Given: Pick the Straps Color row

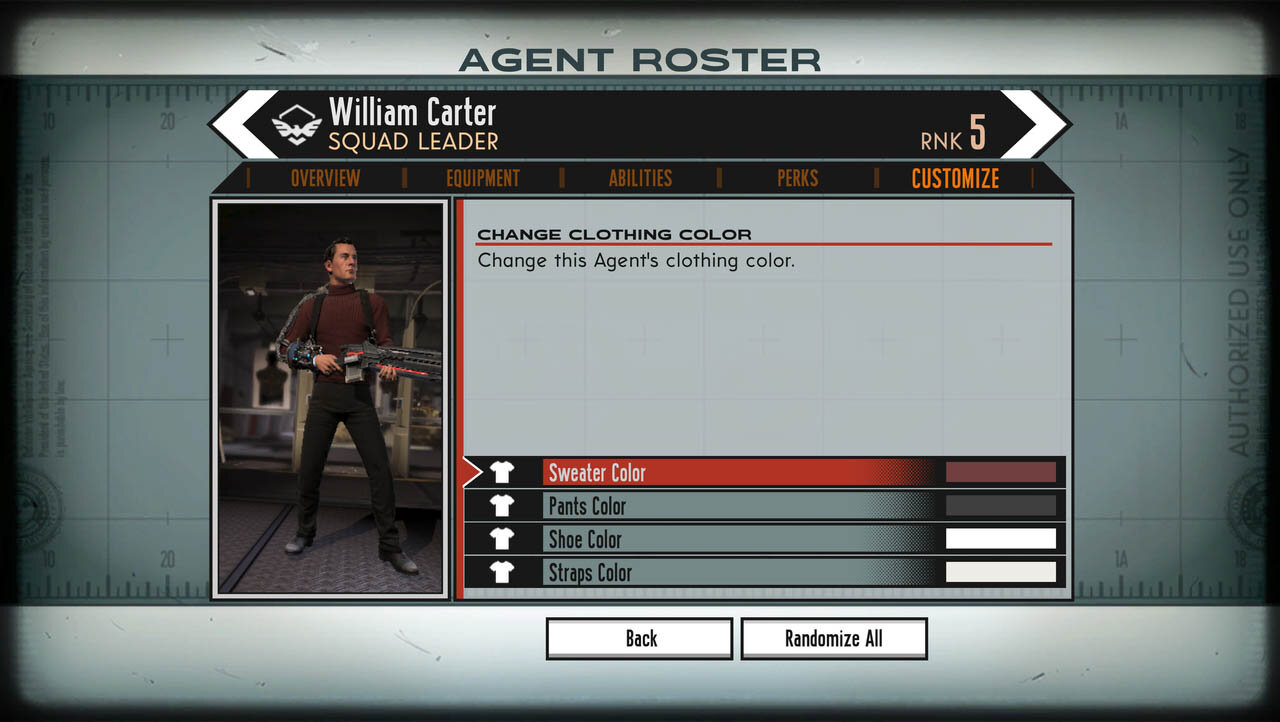Looking at the screenshot, I should pyautogui.click(x=700, y=572).
